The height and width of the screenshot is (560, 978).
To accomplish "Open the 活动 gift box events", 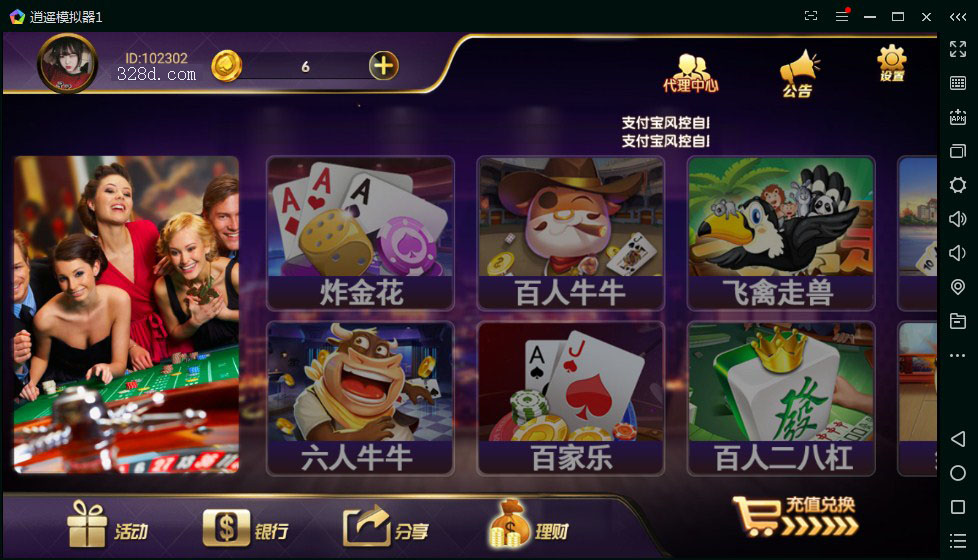I will pyautogui.click(x=107, y=527).
